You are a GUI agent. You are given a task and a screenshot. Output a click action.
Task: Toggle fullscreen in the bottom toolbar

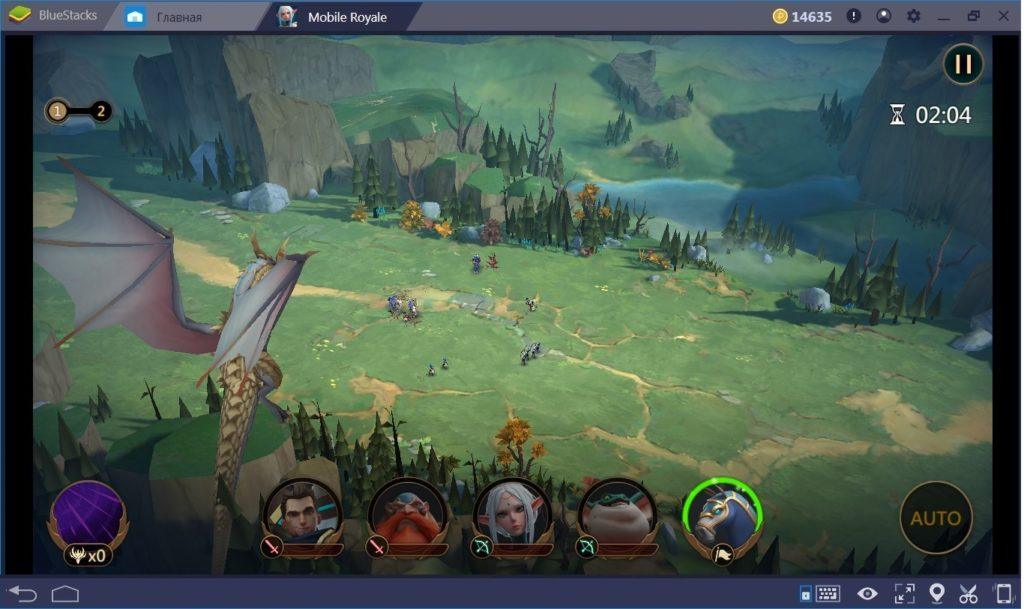click(x=903, y=593)
